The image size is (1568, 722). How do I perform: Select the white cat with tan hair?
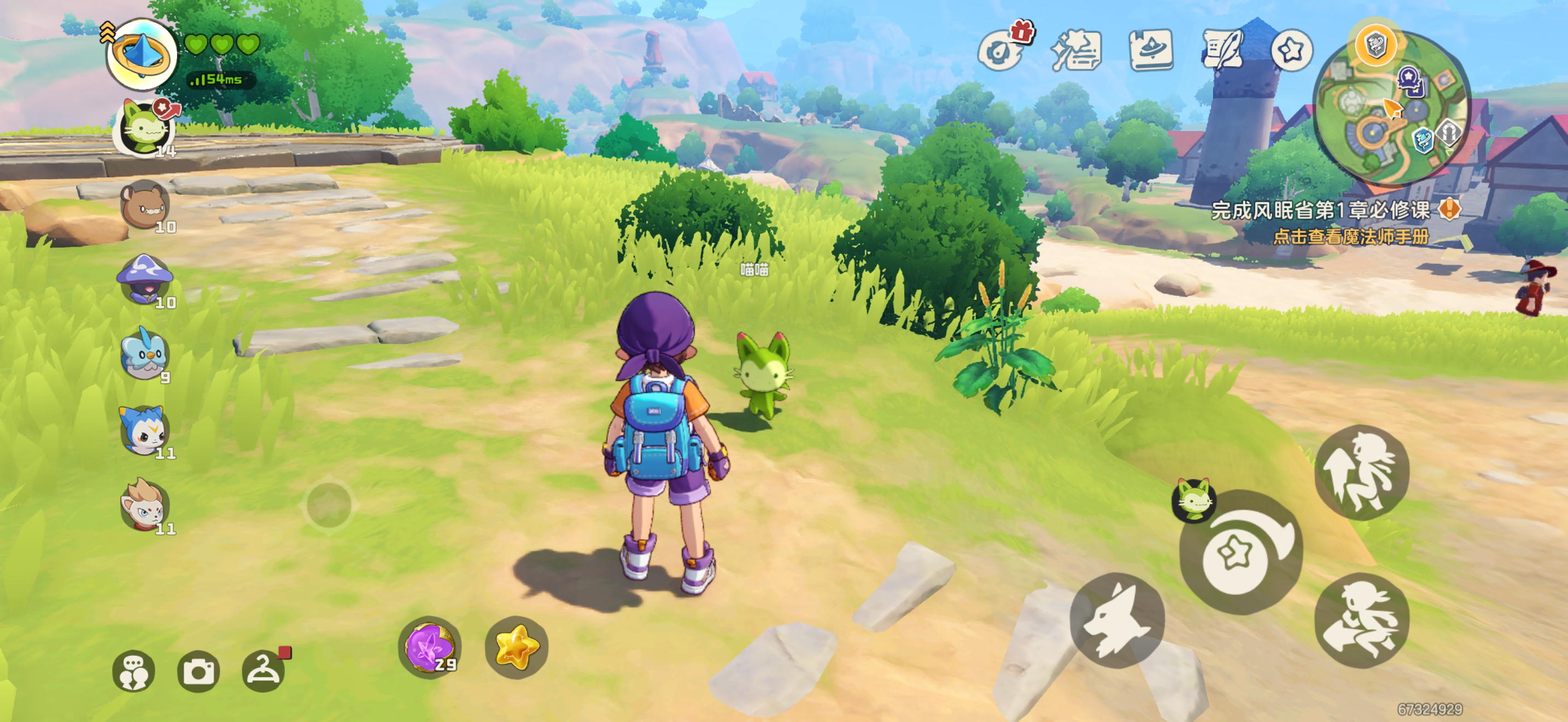point(144,505)
